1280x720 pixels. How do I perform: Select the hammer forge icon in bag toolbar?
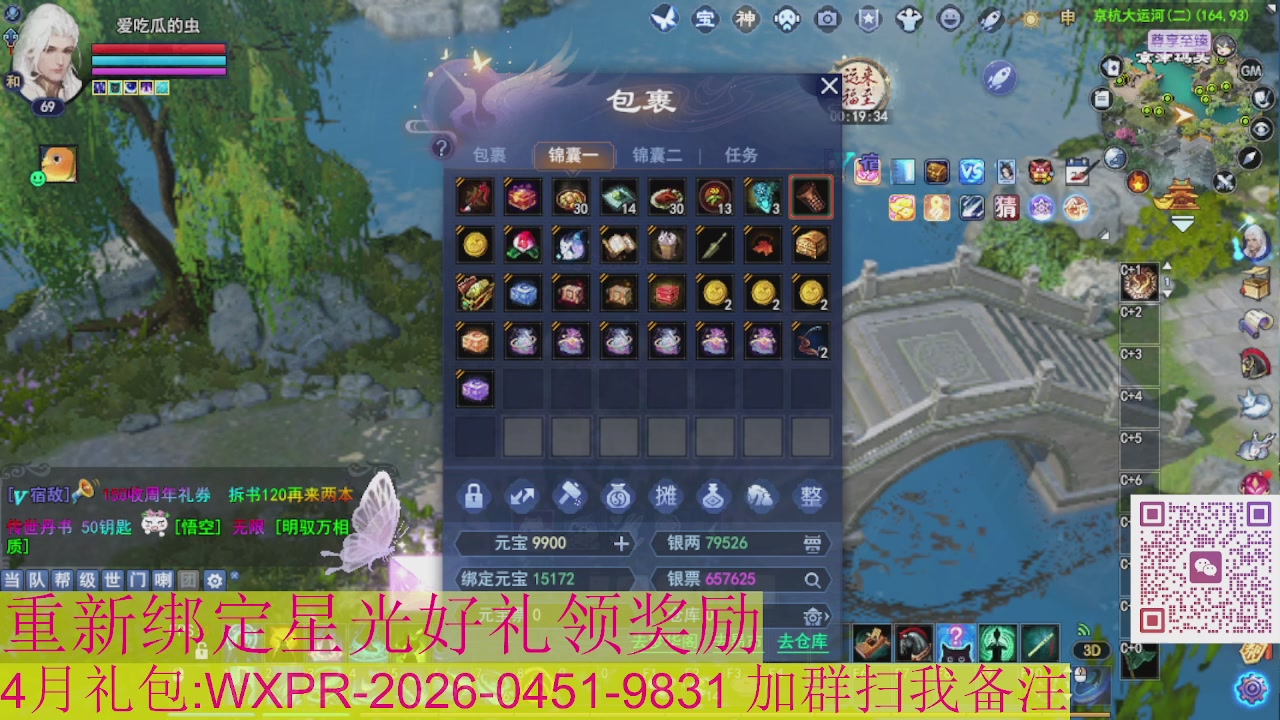(x=570, y=496)
